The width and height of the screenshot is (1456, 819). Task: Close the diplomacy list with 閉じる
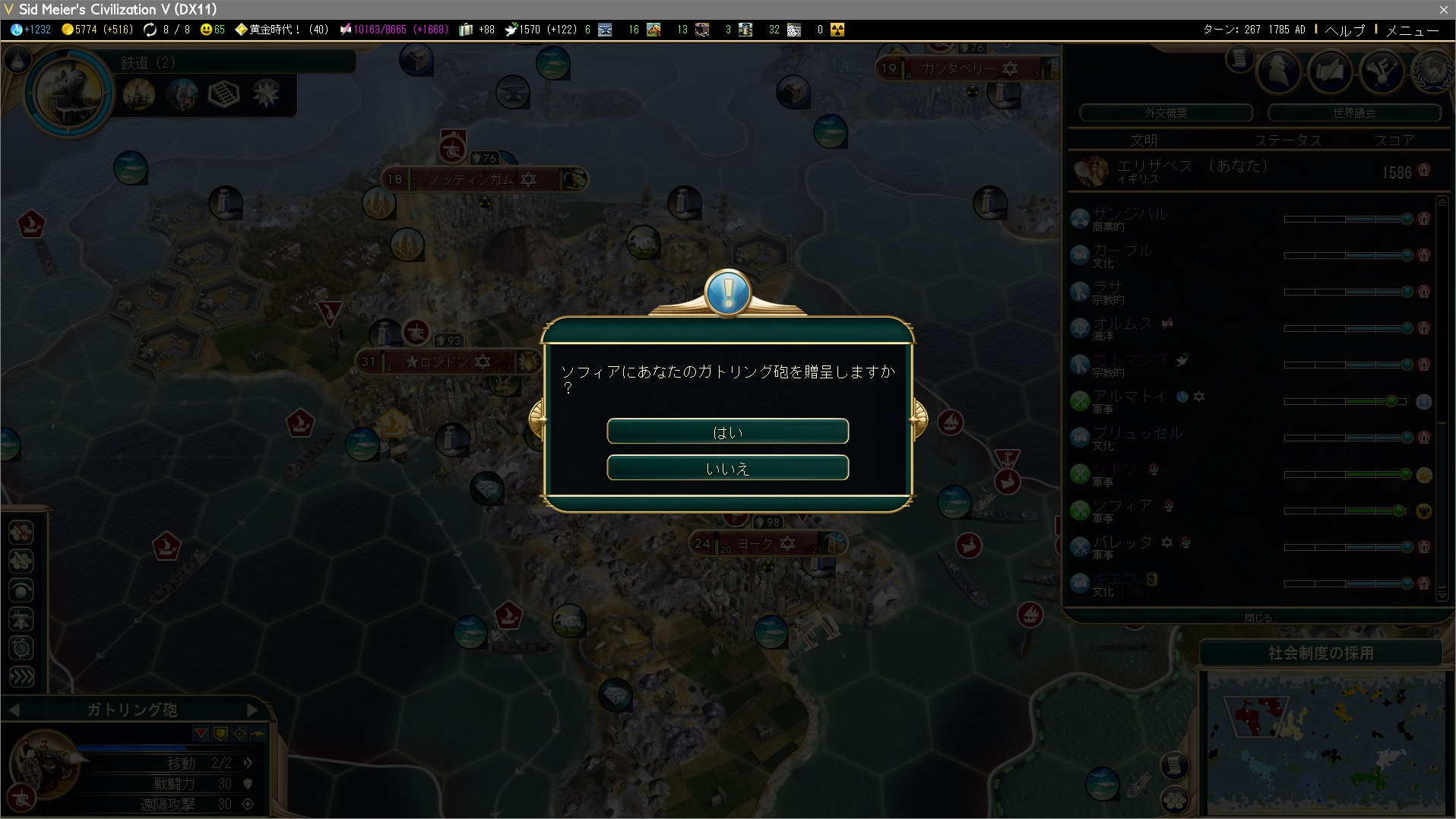pyautogui.click(x=1258, y=618)
